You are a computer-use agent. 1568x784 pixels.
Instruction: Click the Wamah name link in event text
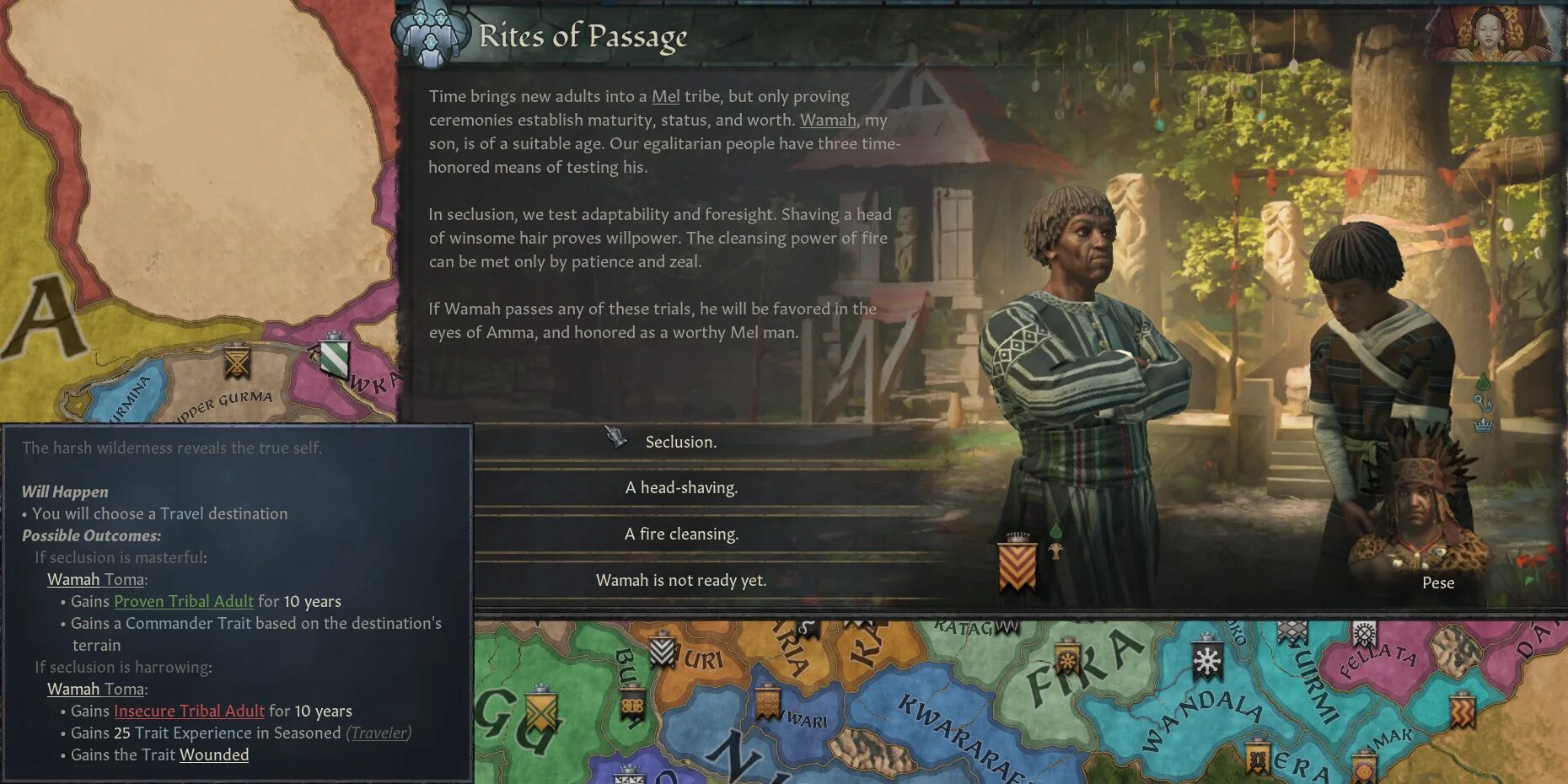click(827, 120)
